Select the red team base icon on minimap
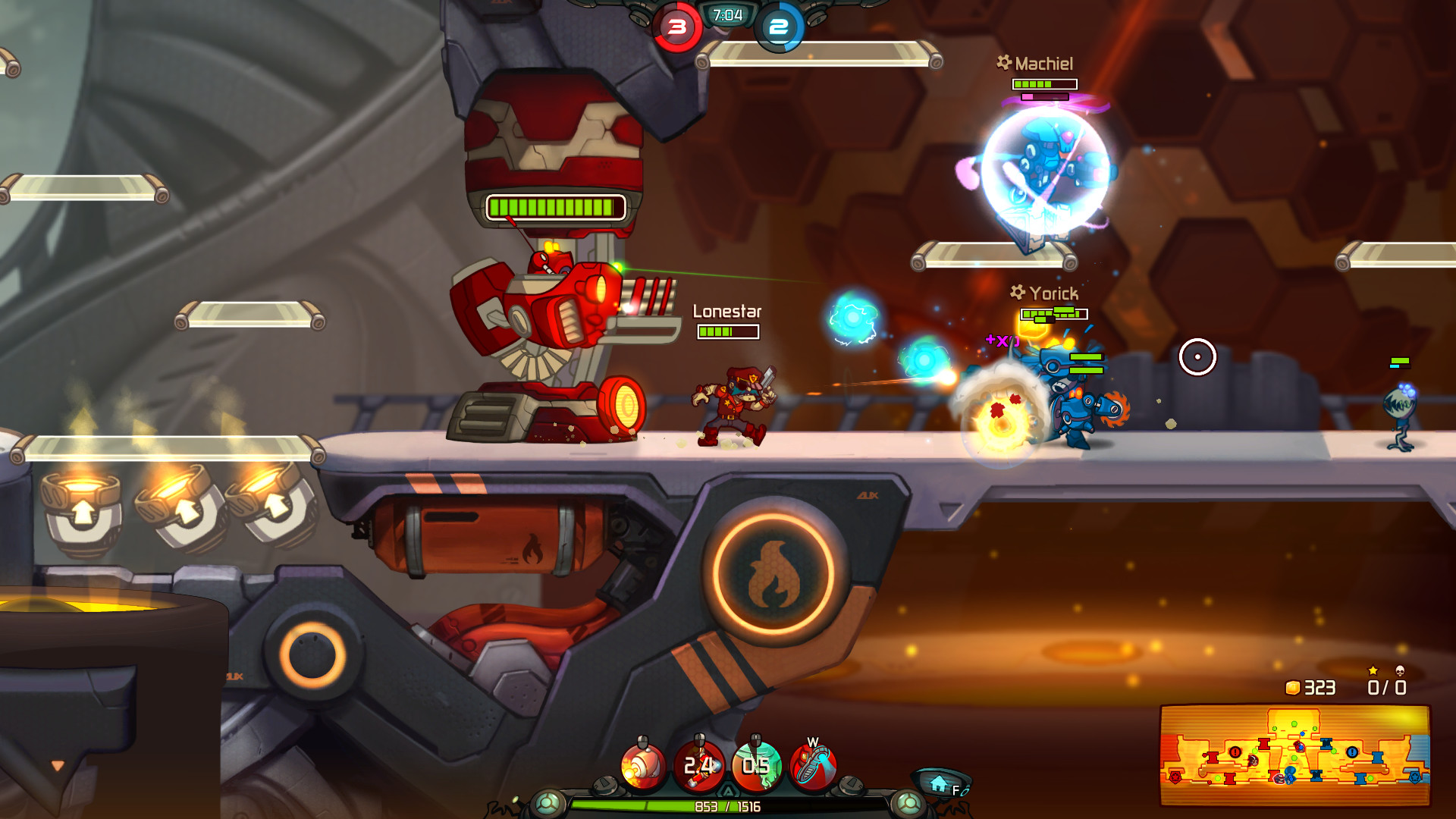The width and height of the screenshot is (1456, 819). (x=1175, y=779)
